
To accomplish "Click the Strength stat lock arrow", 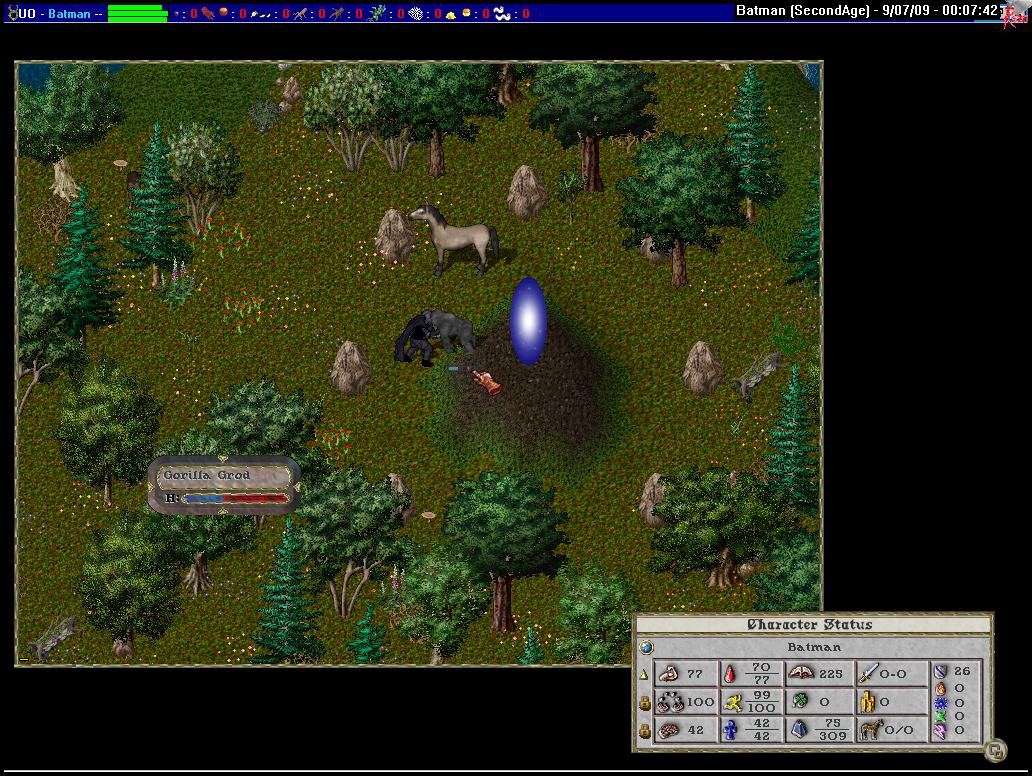I will click(644, 675).
